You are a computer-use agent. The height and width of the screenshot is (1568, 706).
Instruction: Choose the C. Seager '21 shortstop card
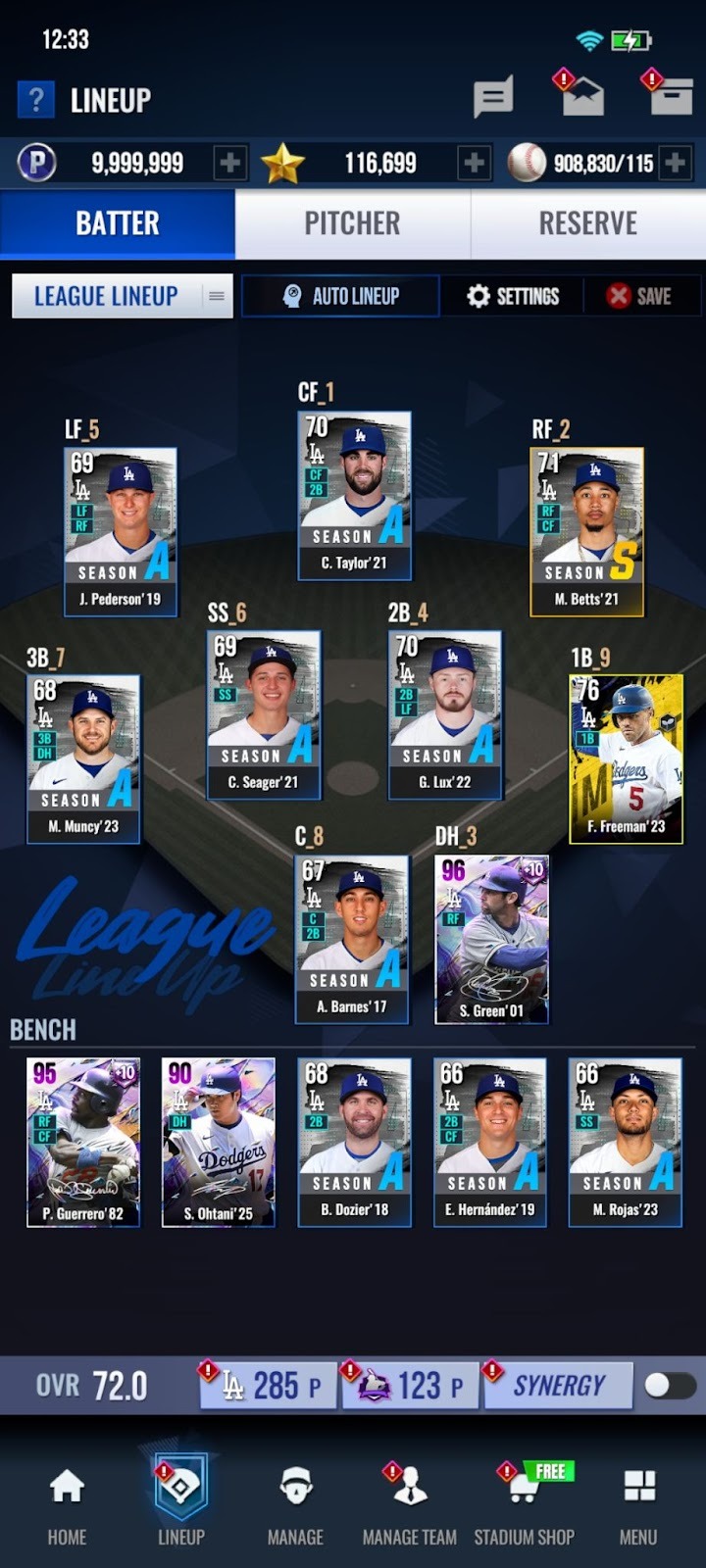[x=263, y=713]
